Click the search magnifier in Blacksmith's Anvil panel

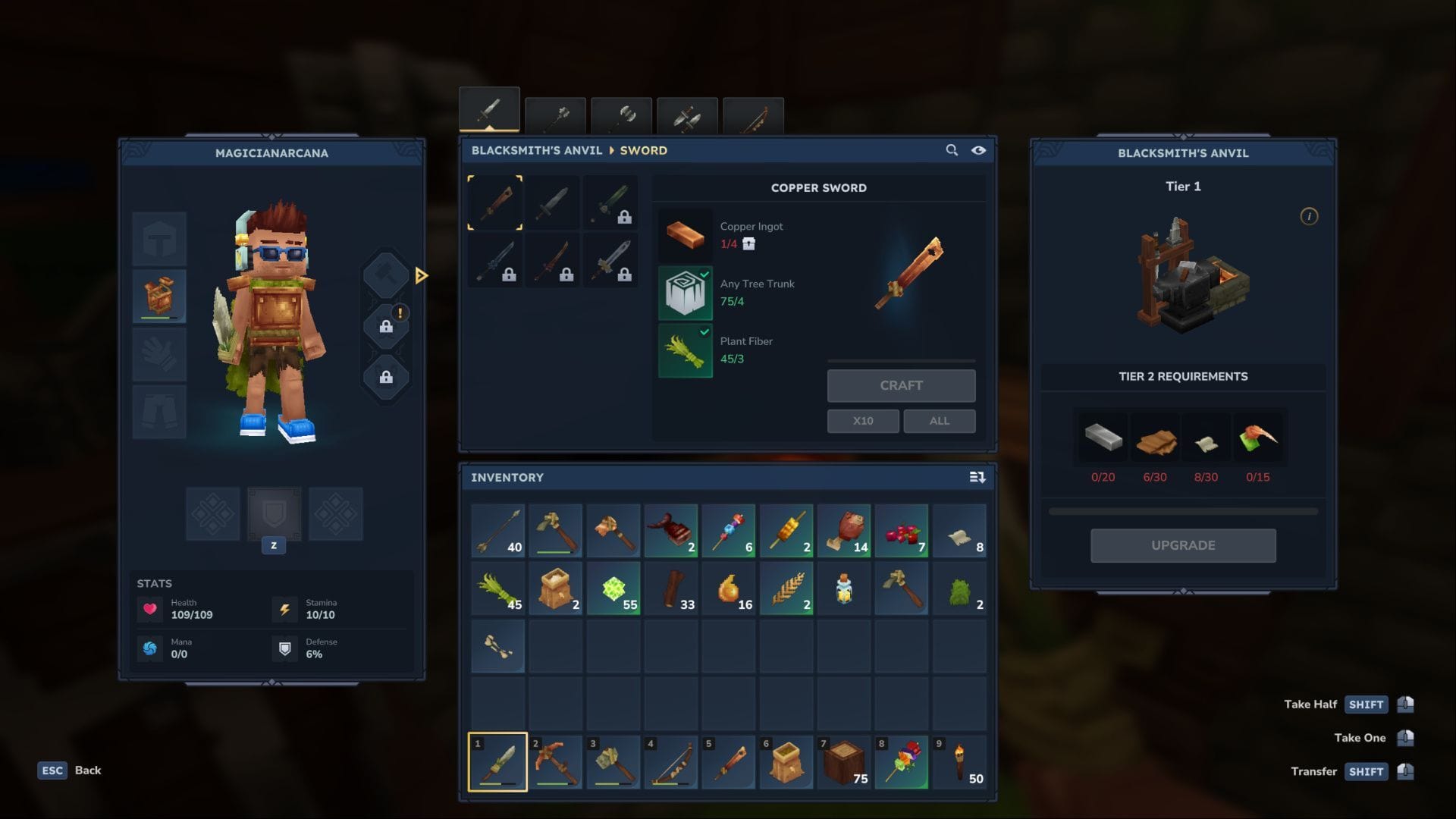[x=952, y=150]
